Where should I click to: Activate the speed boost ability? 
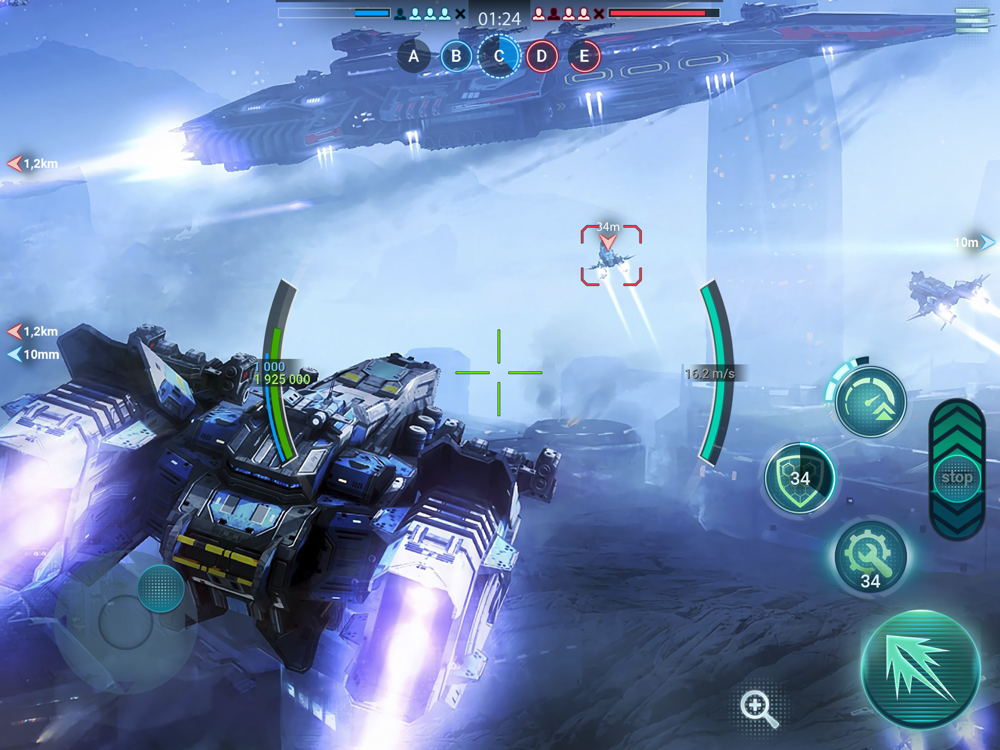pos(869,402)
